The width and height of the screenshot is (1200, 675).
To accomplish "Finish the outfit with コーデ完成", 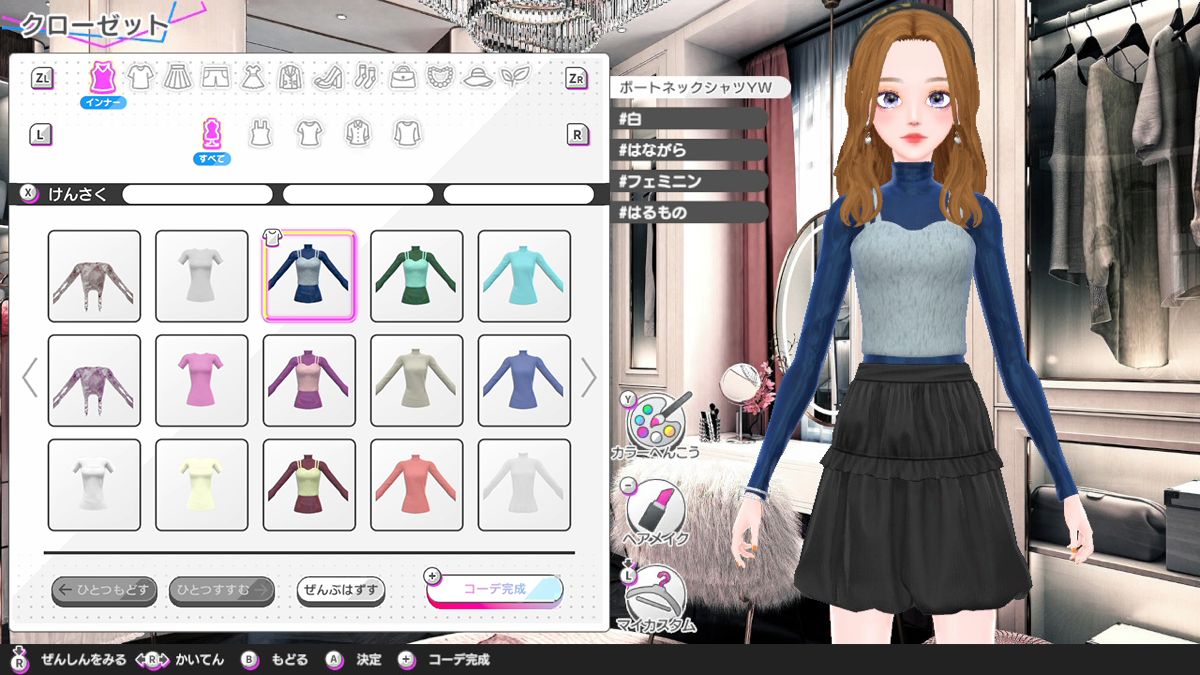I will tap(494, 590).
